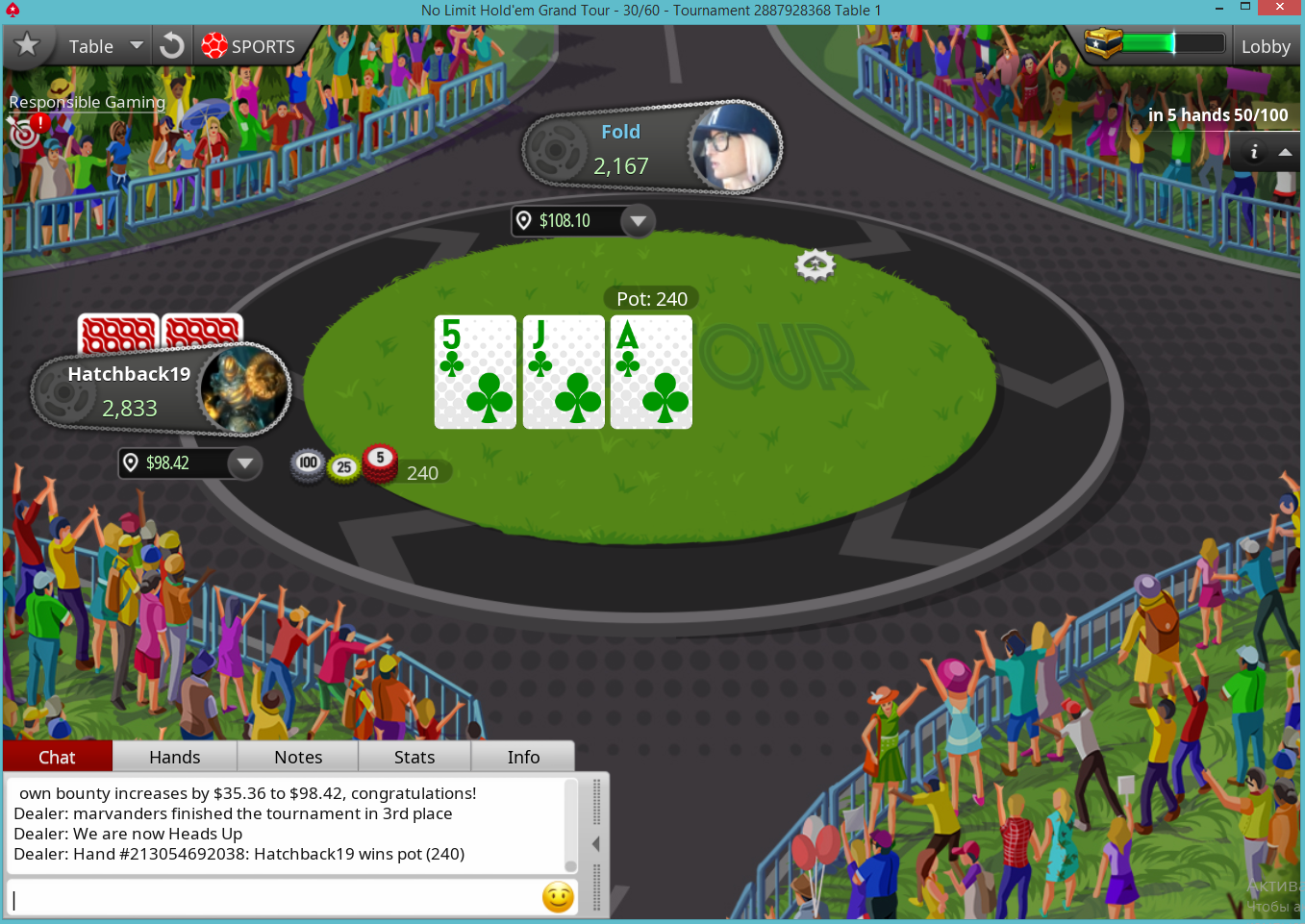Click the treasure chest progress icon
This screenshot has width=1305, height=924.
click(1103, 43)
